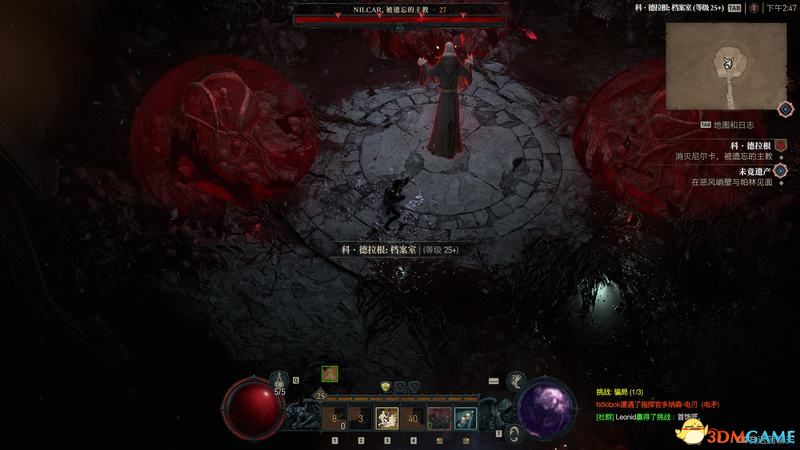The width and height of the screenshot is (800, 450).
Task: Activate the second skill slot showing 3
Action: [360, 418]
